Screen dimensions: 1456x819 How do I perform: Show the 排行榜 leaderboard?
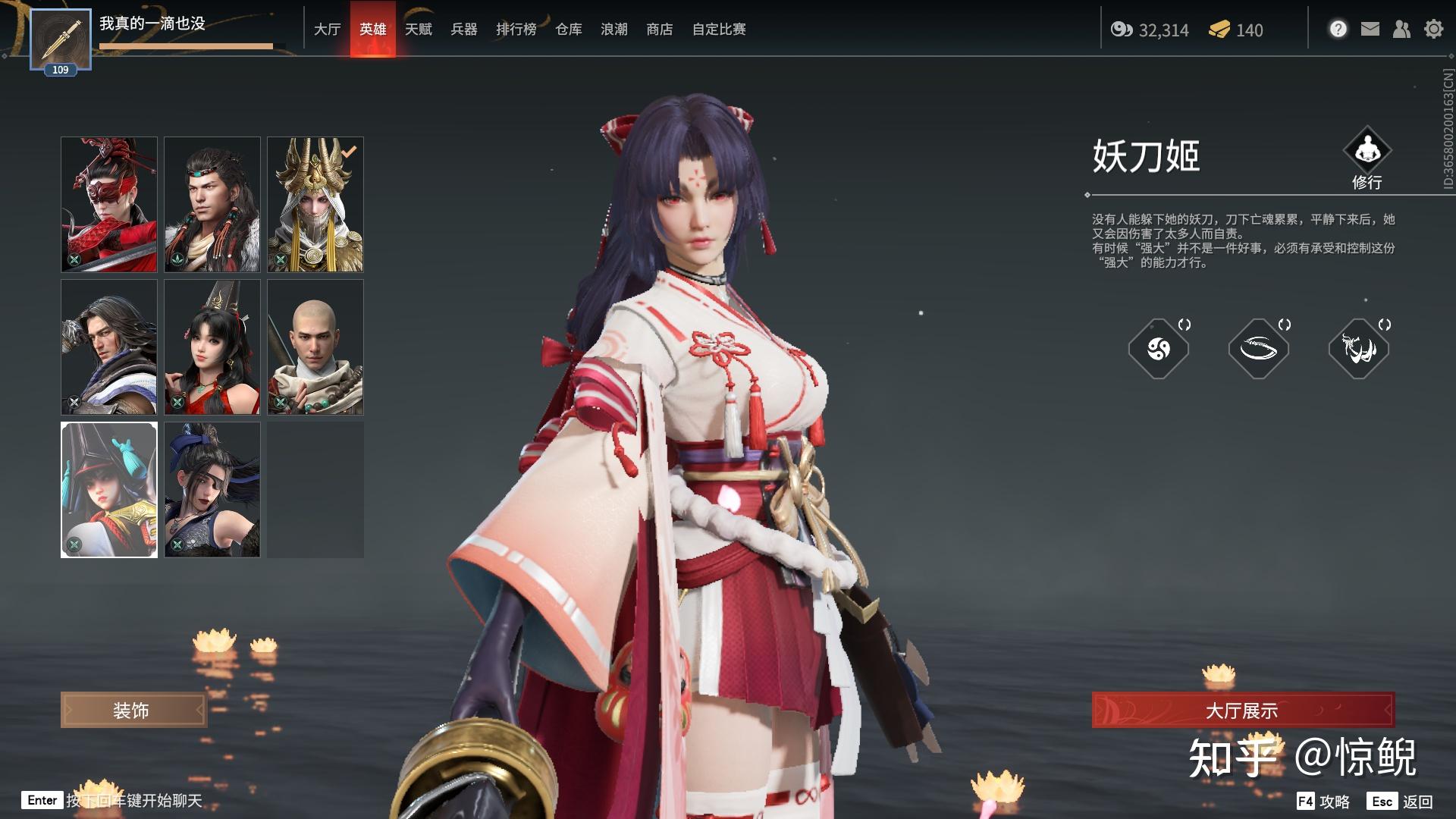click(516, 30)
